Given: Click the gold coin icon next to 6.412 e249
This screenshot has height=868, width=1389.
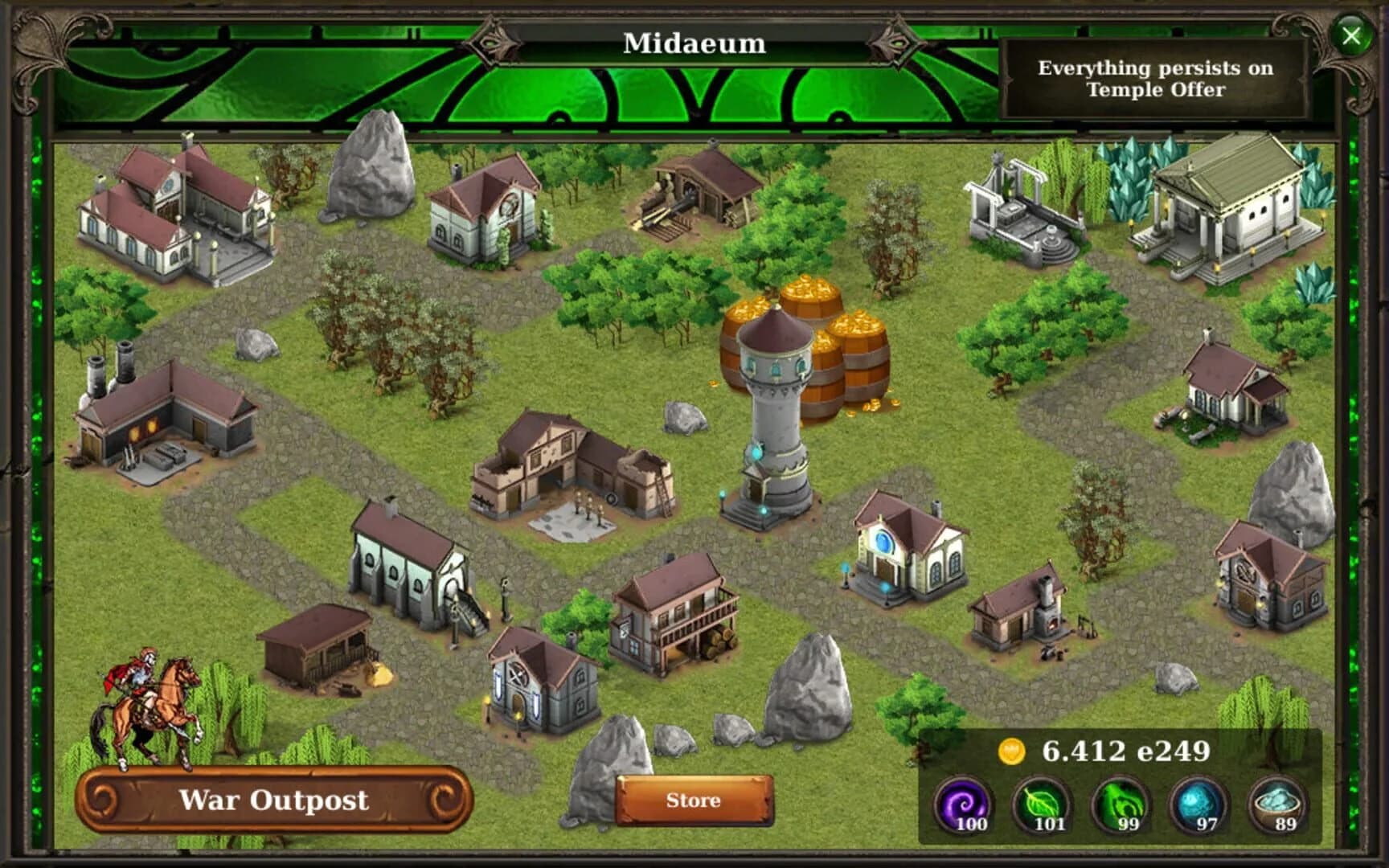Looking at the screenshot, I should pyautogui.click(x=1010, y=749).
